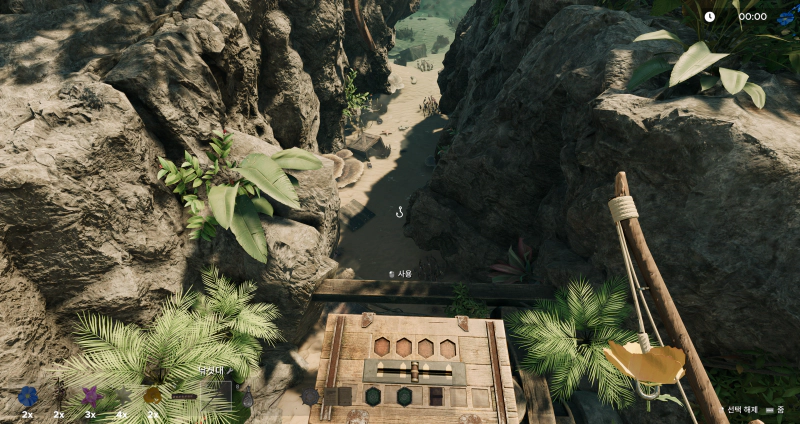Pick the gray star-shaped item slot
This screenshot has width=800, height=424.
pos(121,396)
